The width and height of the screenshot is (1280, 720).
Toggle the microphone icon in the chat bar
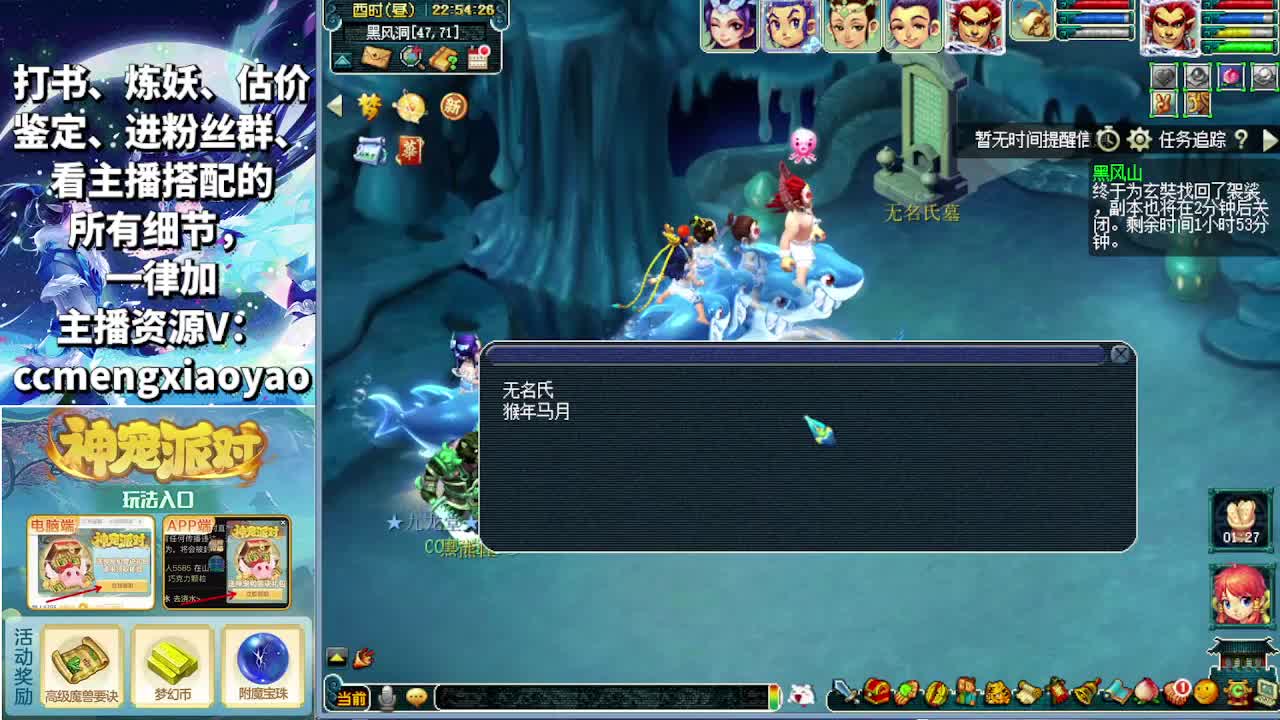pos(387,697)
